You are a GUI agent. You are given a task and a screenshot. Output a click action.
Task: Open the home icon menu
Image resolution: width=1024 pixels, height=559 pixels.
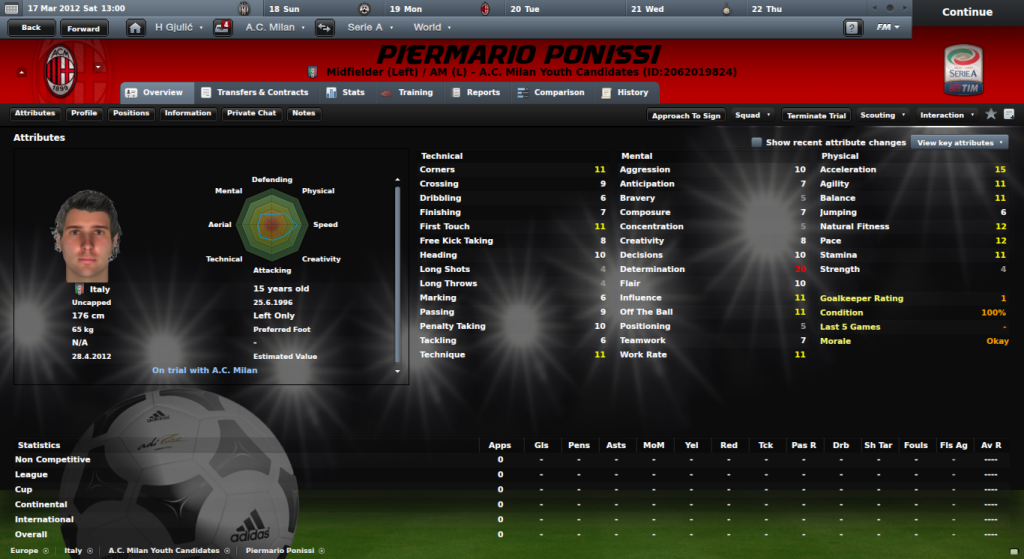click(135, 27)
